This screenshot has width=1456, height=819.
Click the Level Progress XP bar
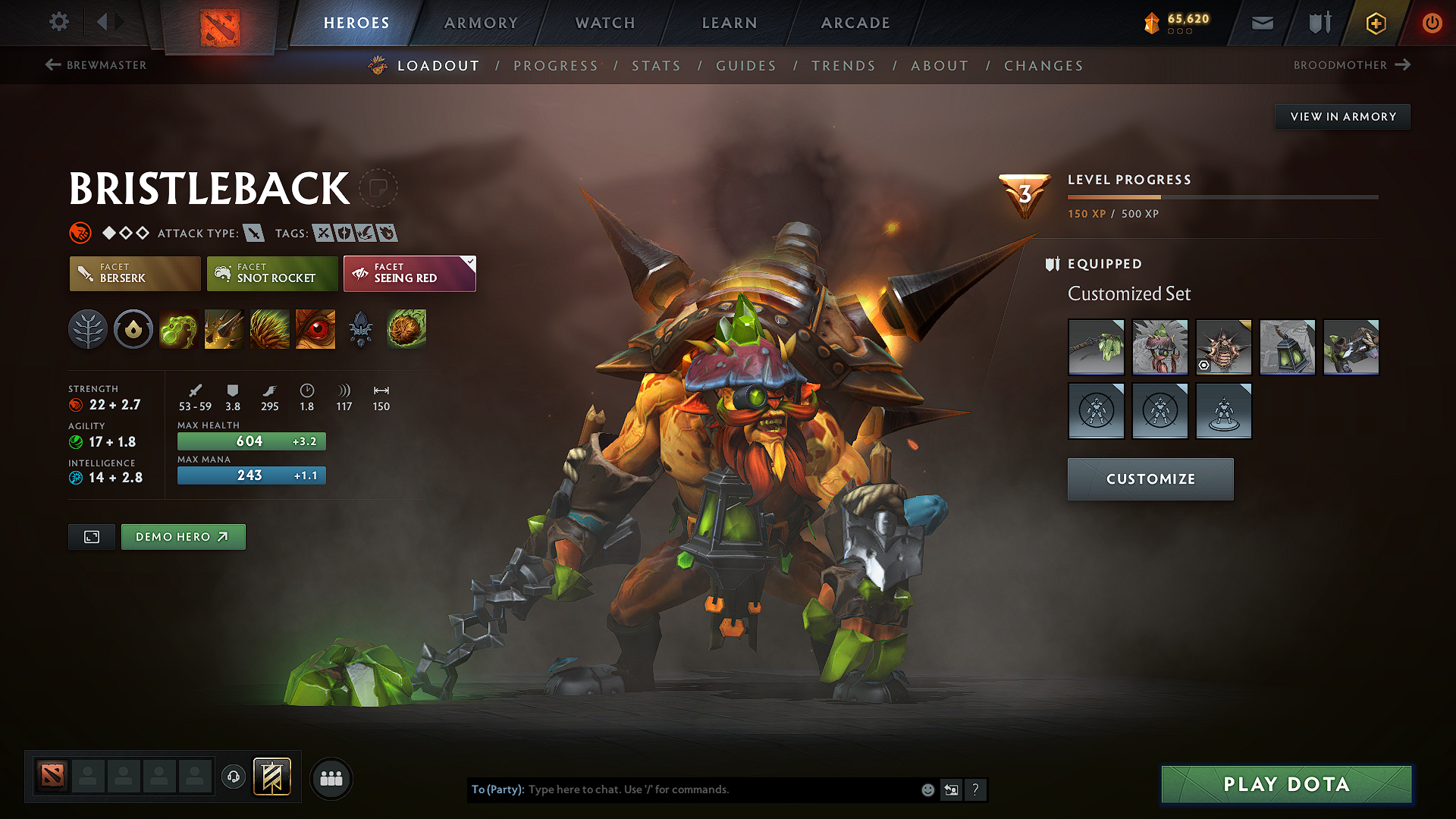pyautogui.click(x=1222, y=196)
